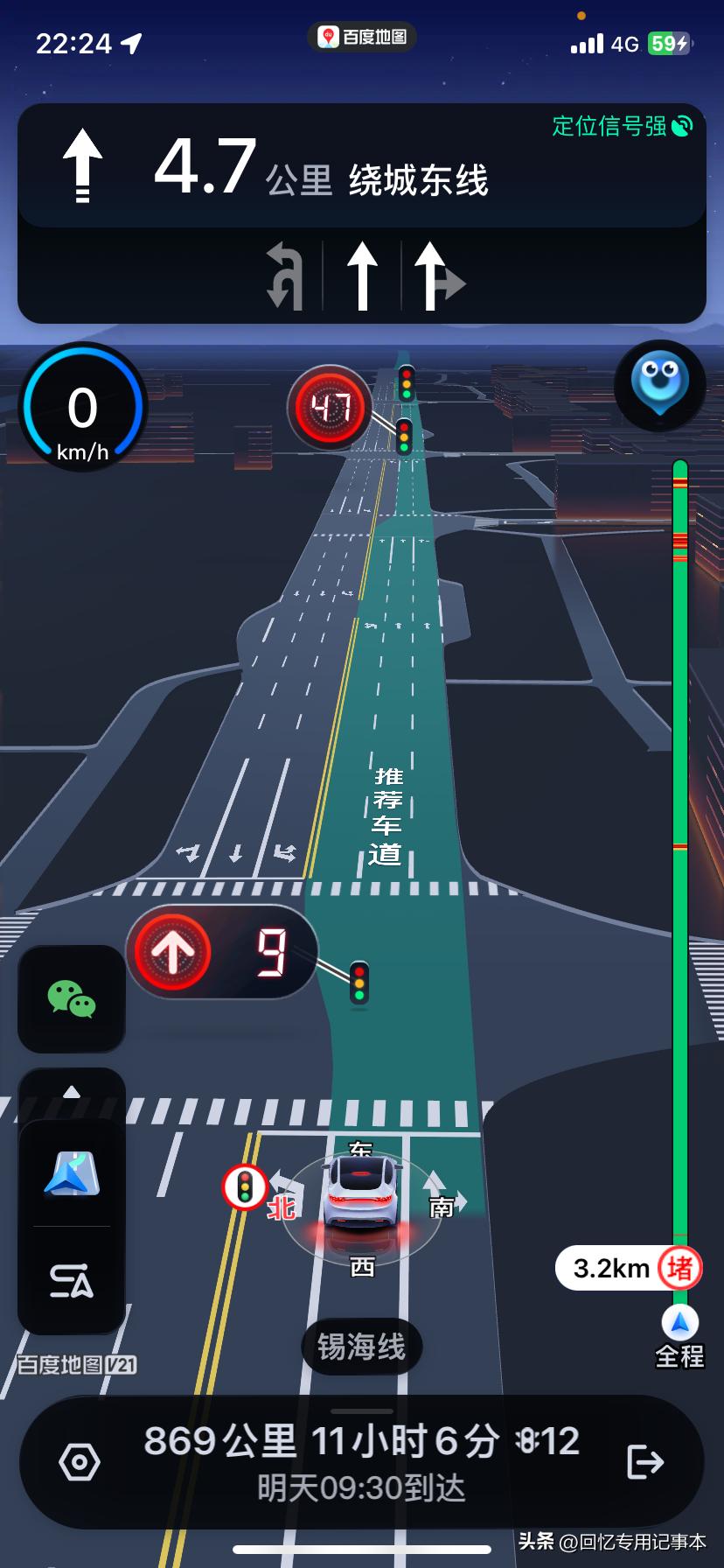
Task: Open the trip summary showing 869公里
Action: (361, 1462)
